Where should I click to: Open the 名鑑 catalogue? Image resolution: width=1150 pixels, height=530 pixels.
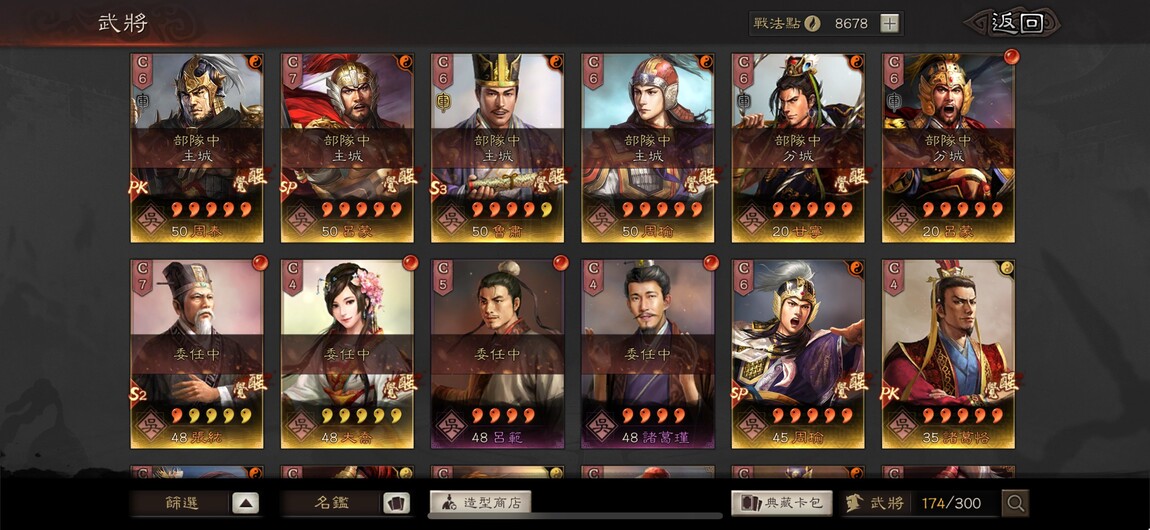[x=346, y=503]
